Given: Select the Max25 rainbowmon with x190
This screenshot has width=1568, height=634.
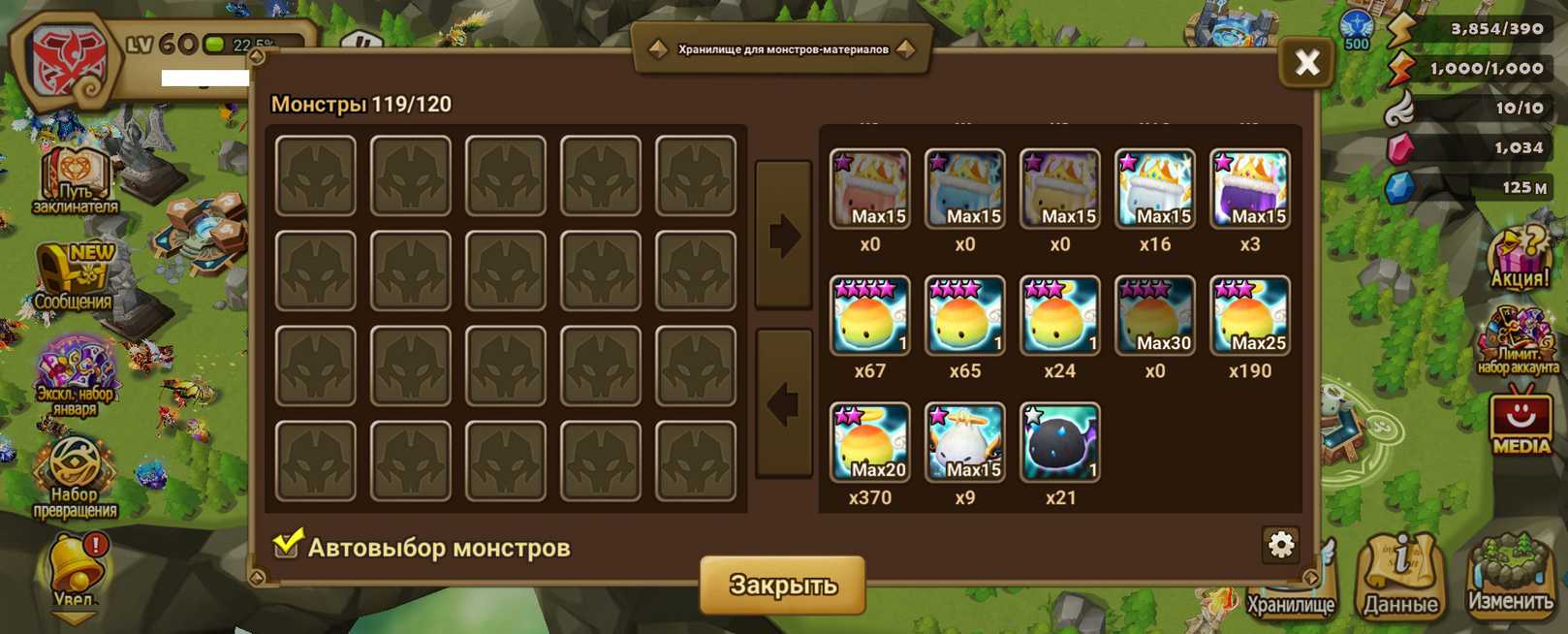Looking at the screenshot, I should (x=1249, y=315).
